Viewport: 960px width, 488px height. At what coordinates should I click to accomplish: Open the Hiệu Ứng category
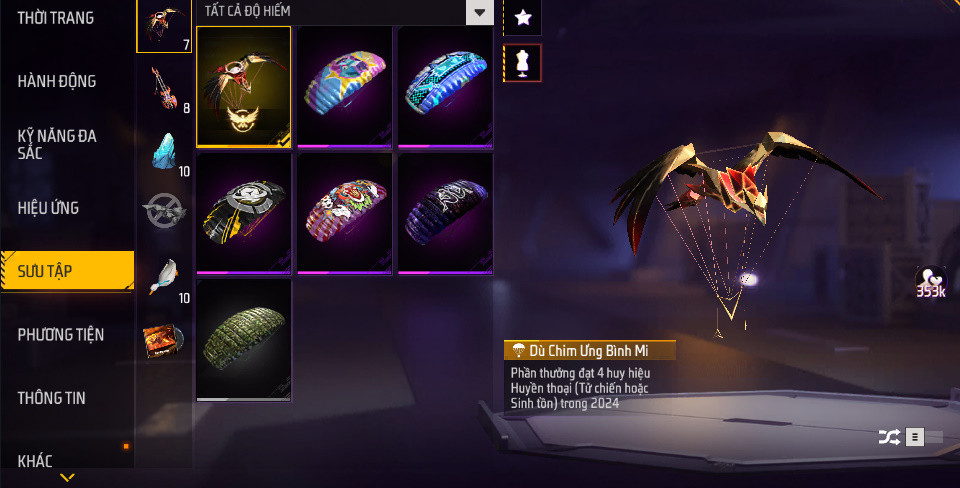click(48, 208)
